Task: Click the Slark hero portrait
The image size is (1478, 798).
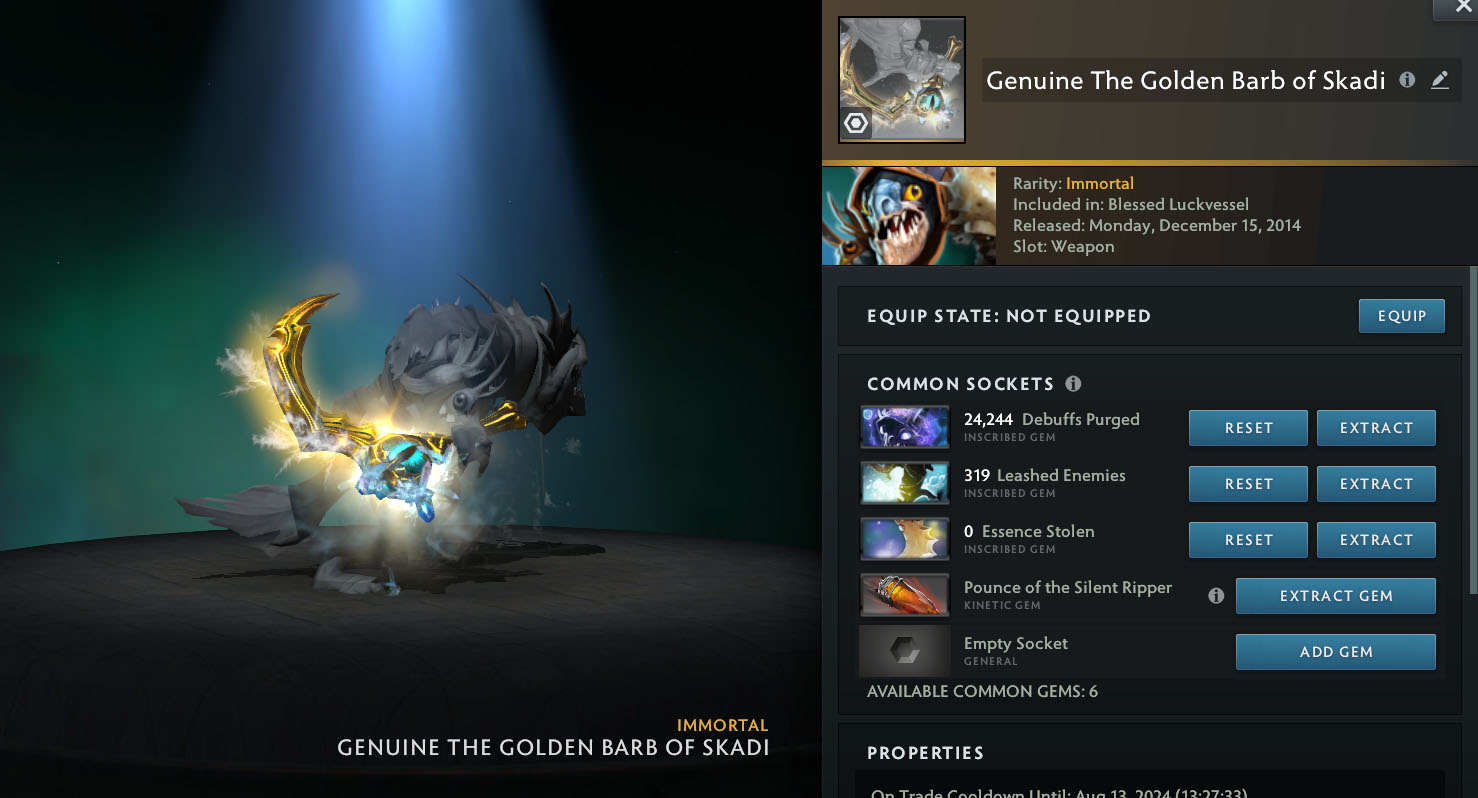Action: 909,216
